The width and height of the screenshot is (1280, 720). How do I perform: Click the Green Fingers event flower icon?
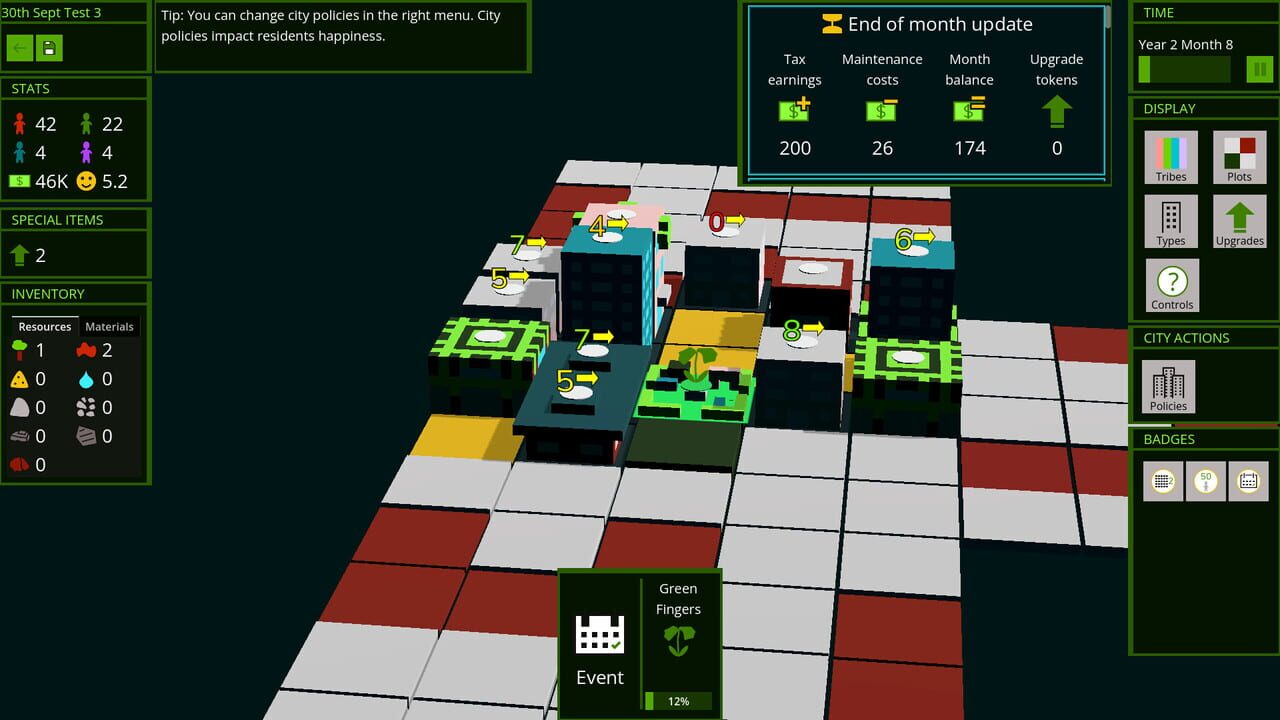pyautogui.click(x=679, y=638)
